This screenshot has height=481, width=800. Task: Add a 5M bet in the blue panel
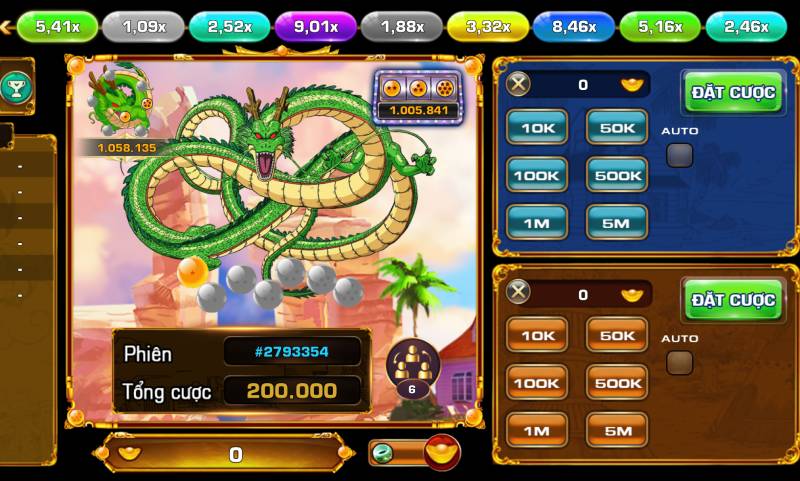coord(617,223)
